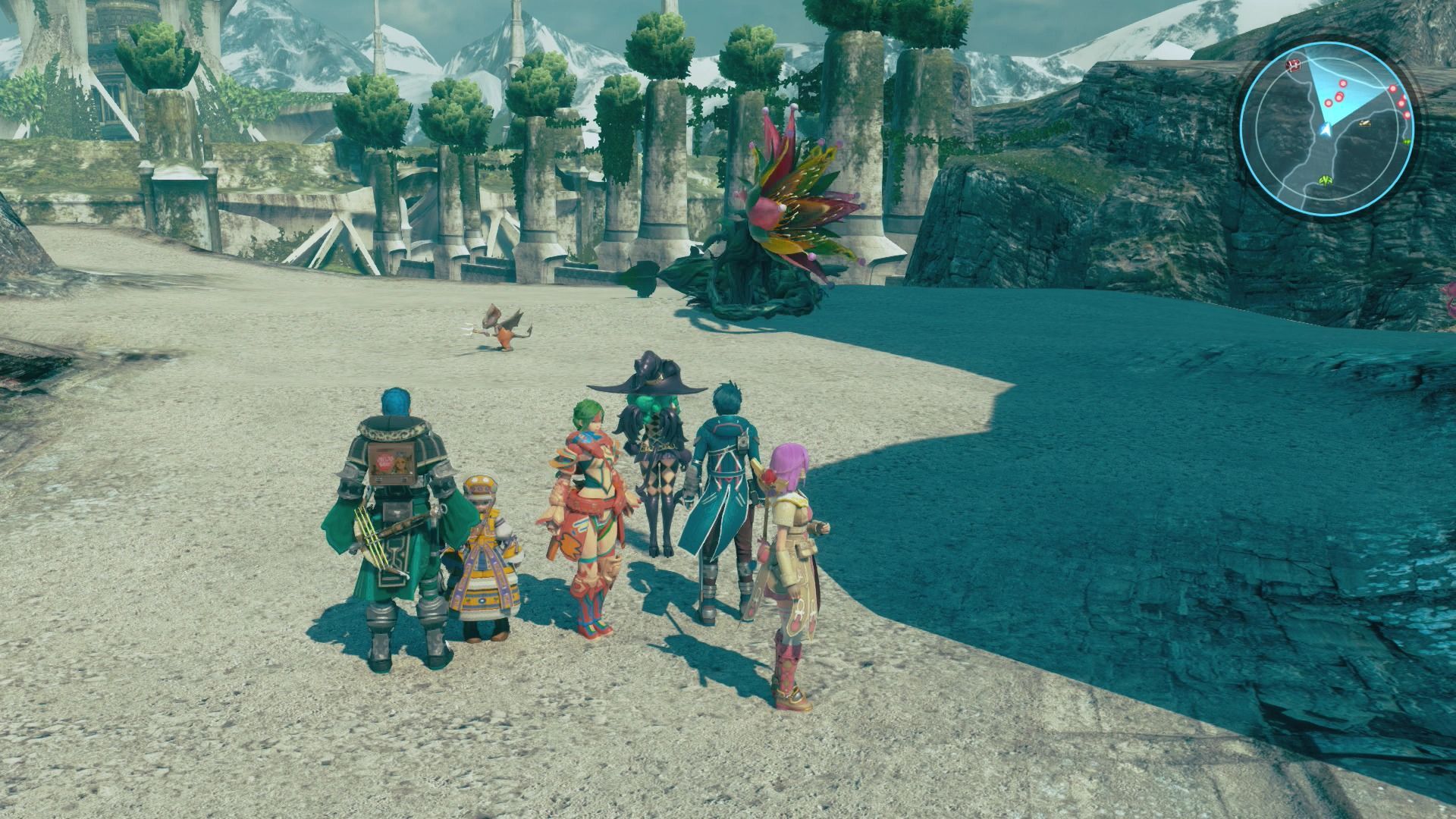Image resolution: width=1456 pixels, height=819 pixels.
Task: Click the yellow ore deposit marker on minimap
Action: (1364, 121)
